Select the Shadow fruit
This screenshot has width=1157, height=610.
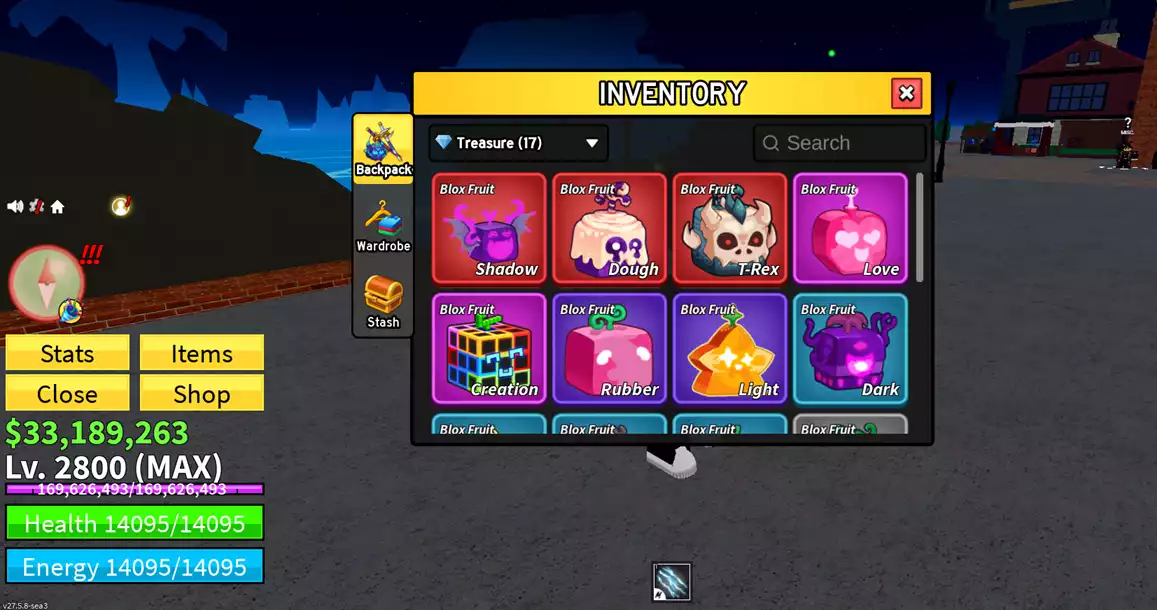489,229
